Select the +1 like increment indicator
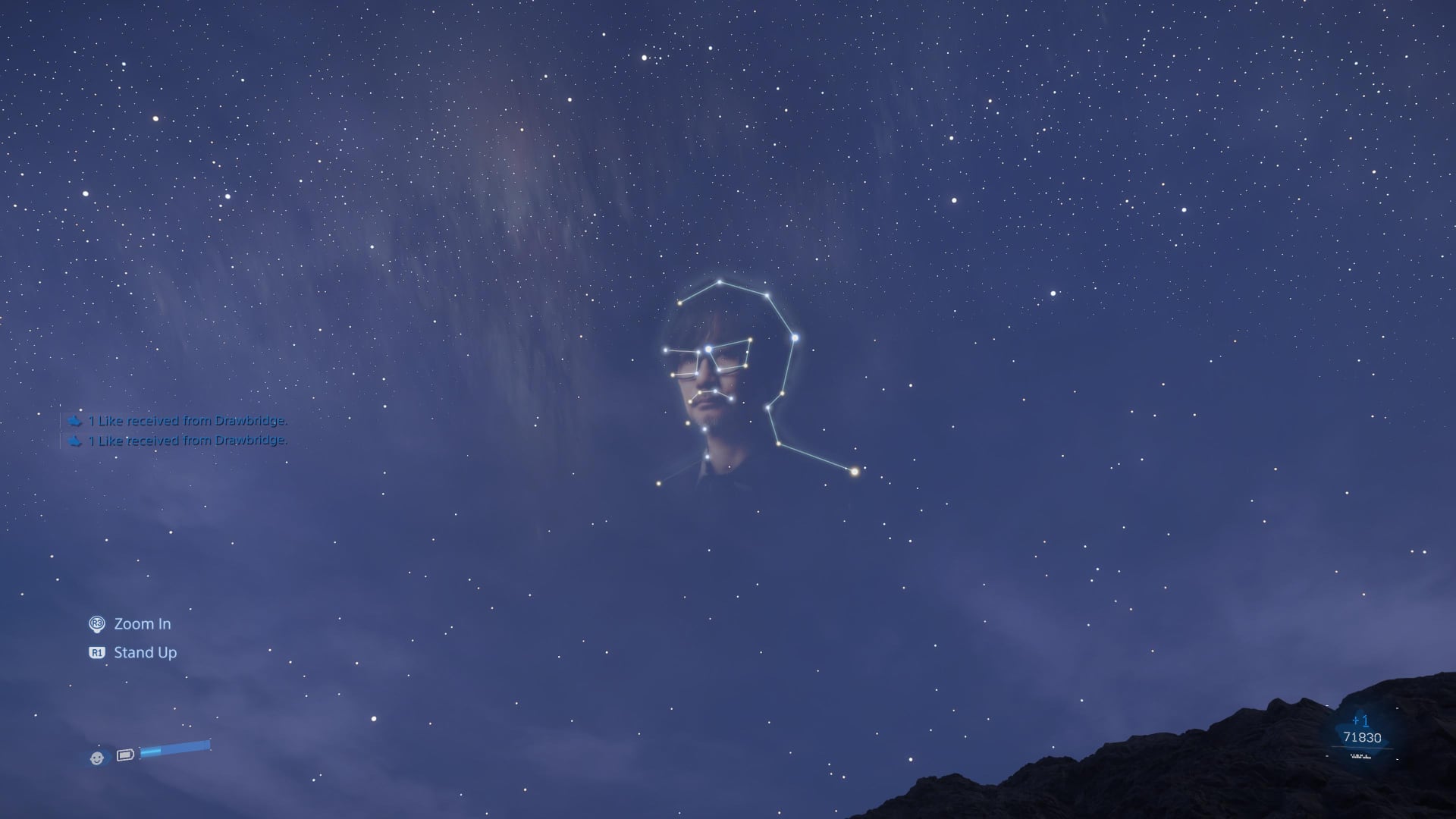This screenshot has height=819, width=1456. tap(1360, 720)
